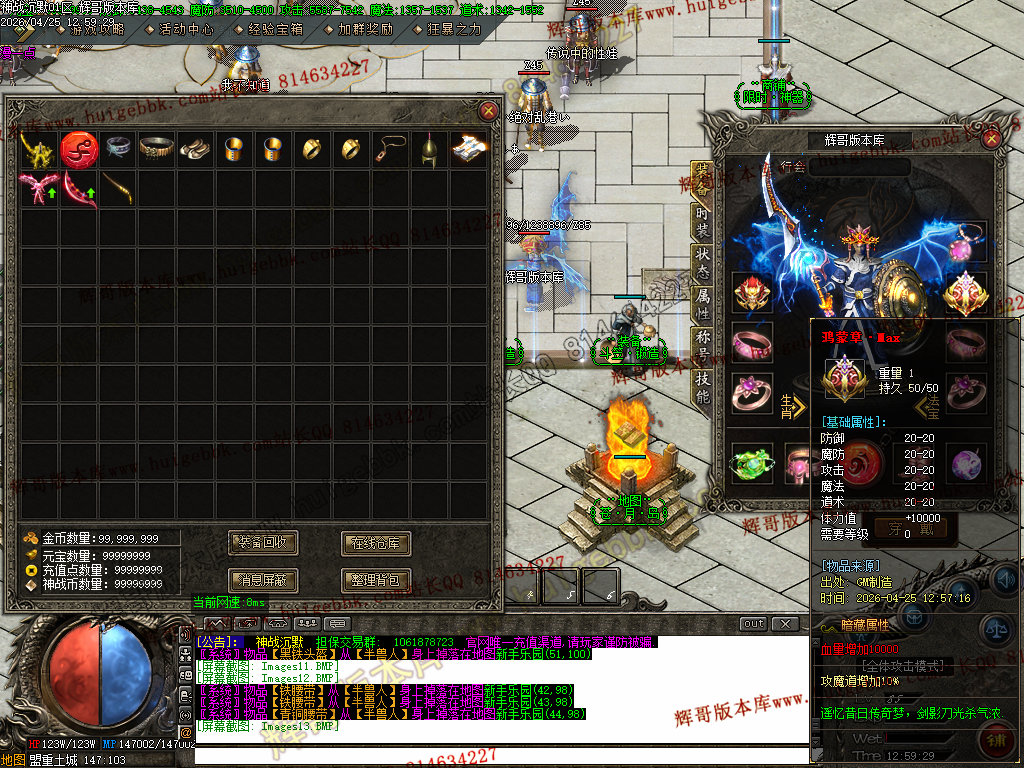The height and width of the screenshot is (768, 1024).
Task: Open the 经验宝箱 experience chest menu
Action: point(275,29)
